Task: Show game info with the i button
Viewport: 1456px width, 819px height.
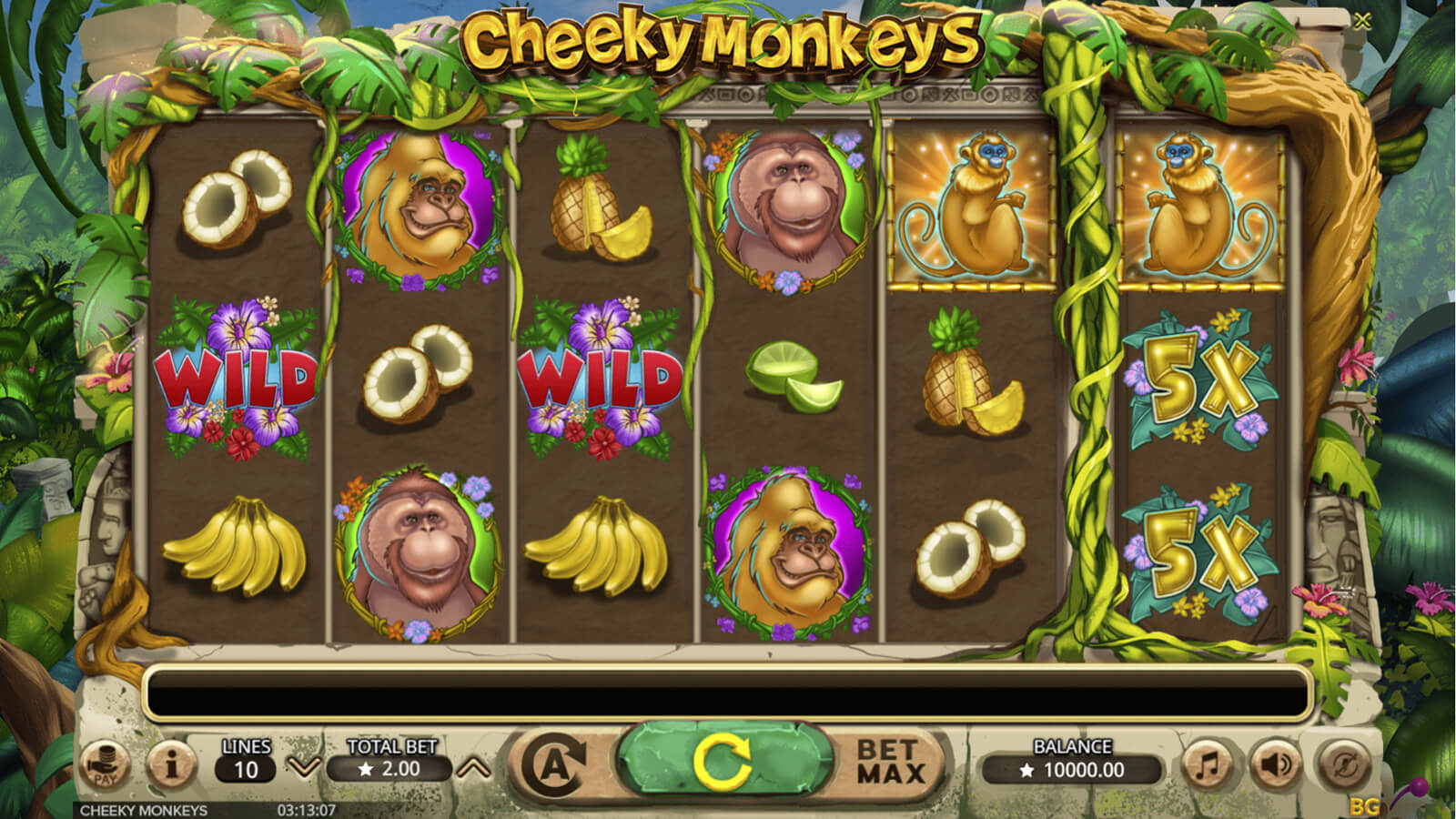Action: click(171, 766)
